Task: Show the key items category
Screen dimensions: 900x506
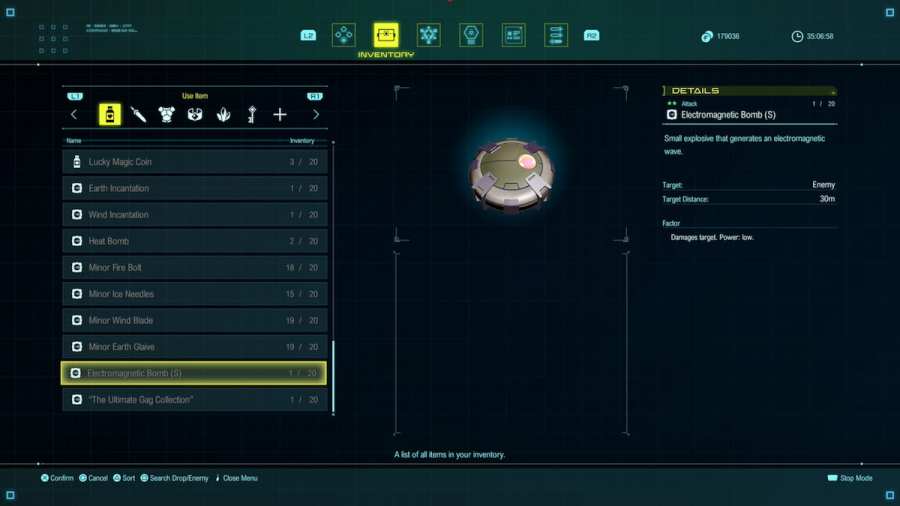Action: (252, 115)
